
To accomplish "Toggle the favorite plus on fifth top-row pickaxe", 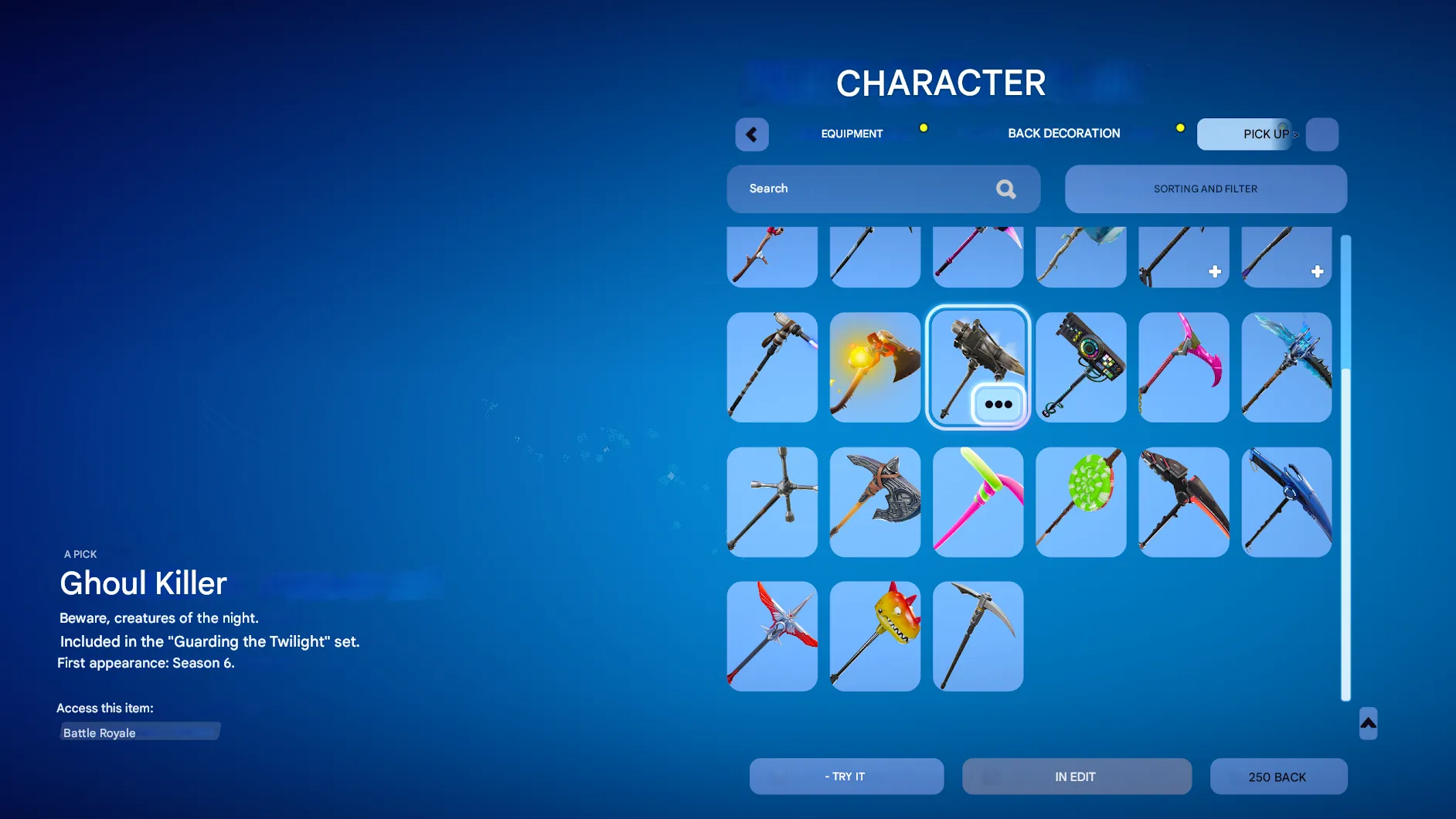I will coord(1215,271).
